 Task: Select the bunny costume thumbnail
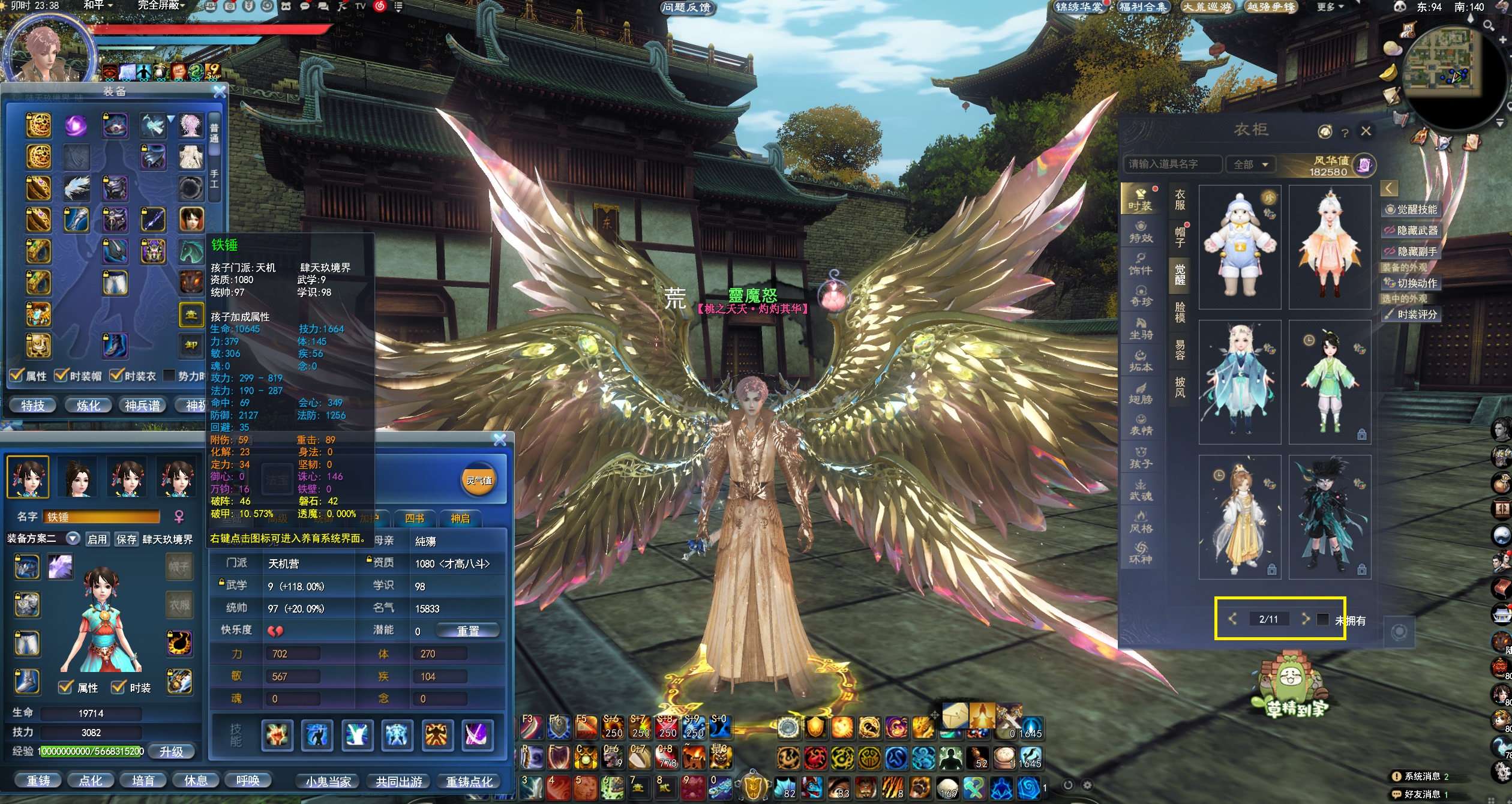(1240, 247)
